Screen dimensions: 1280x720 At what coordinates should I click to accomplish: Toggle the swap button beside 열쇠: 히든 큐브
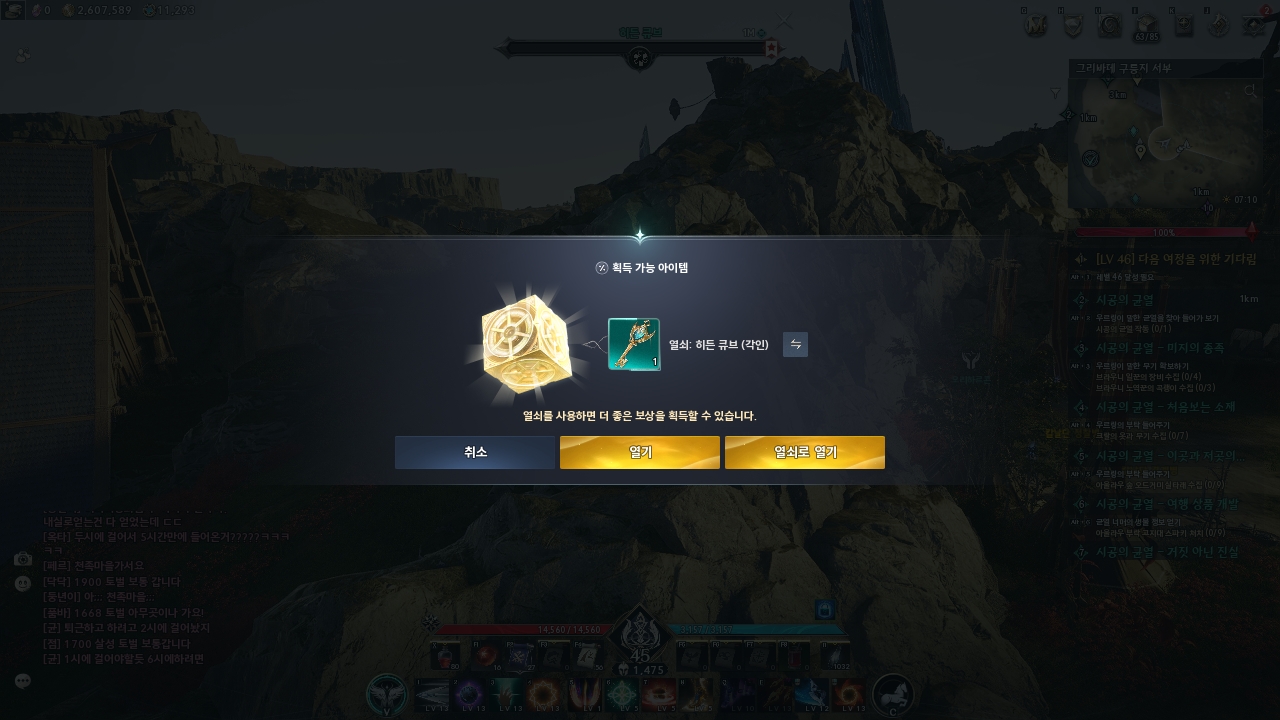pyautogui.click(x=795, y=345)
